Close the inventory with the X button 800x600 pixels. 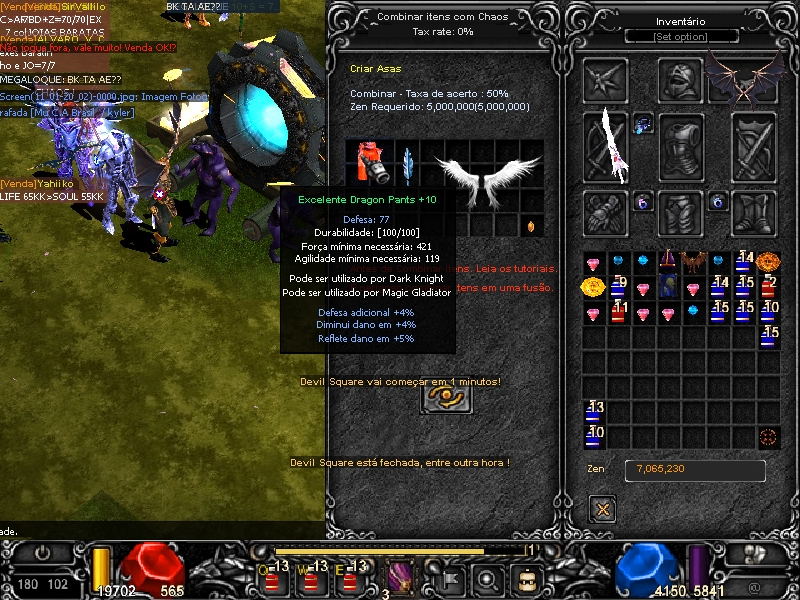click(602, 510)
